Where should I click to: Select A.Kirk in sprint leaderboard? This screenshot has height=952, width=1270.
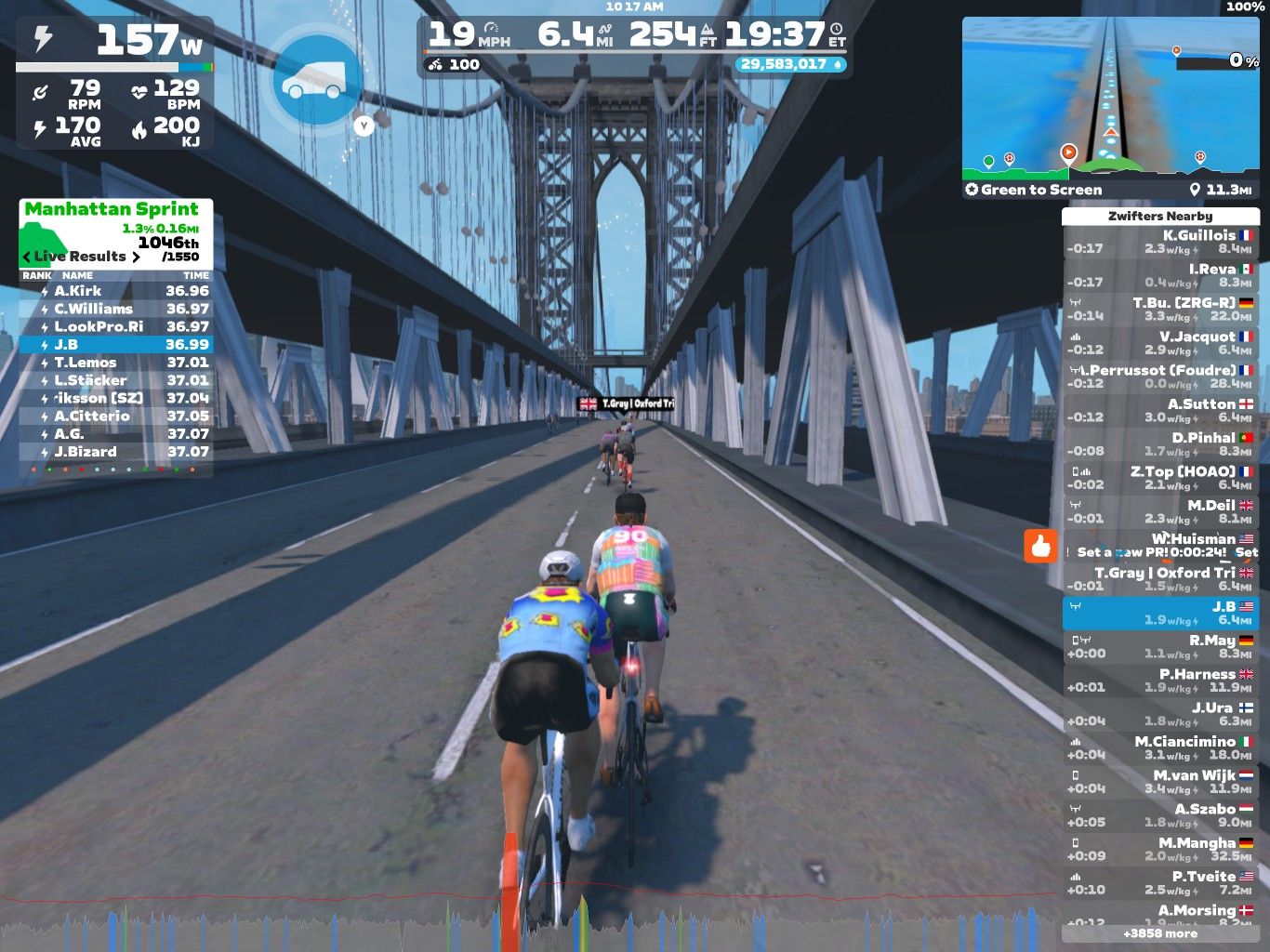(x=115, y=291)
